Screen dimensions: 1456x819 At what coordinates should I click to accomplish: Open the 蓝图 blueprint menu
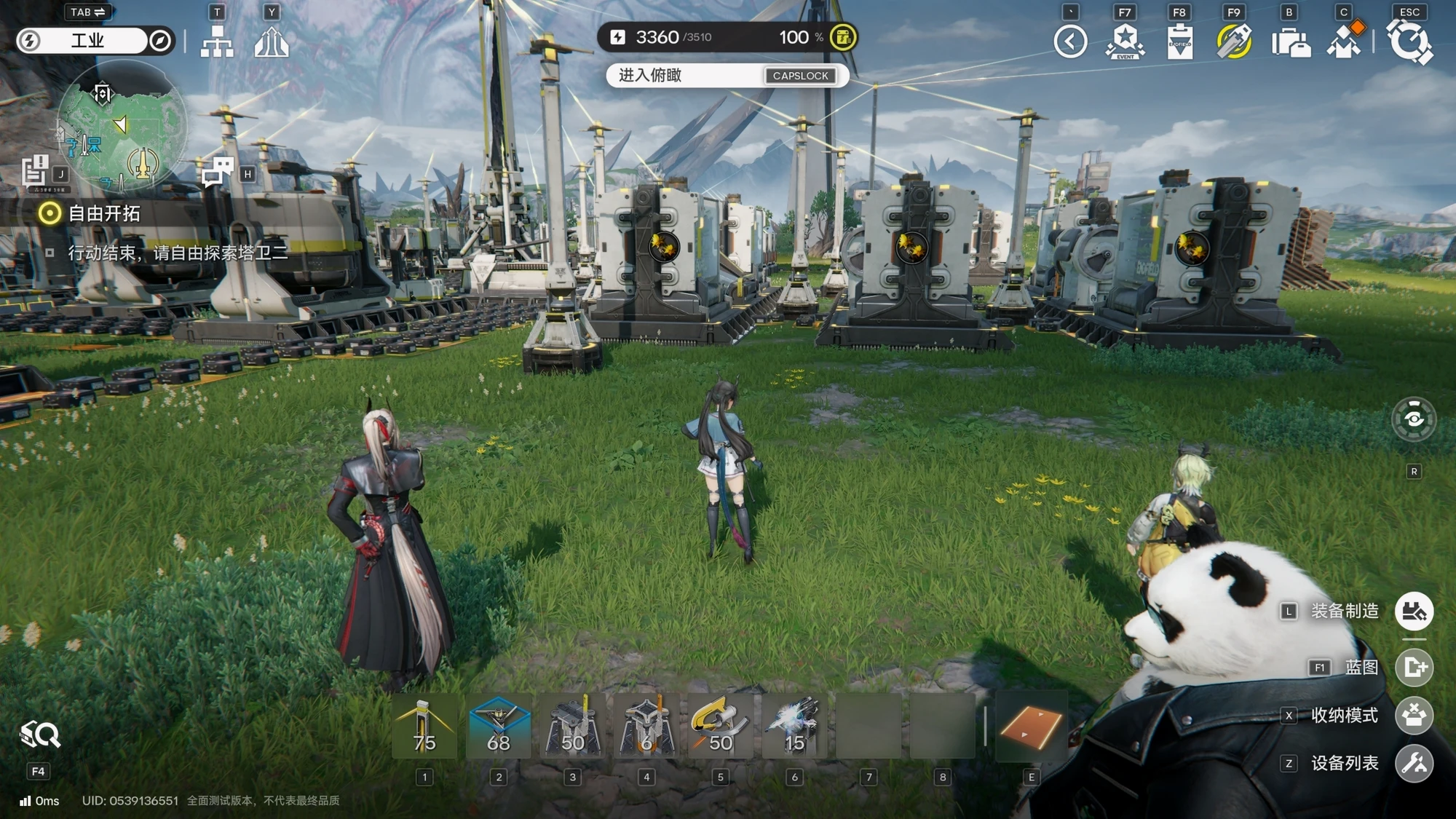1414,667
